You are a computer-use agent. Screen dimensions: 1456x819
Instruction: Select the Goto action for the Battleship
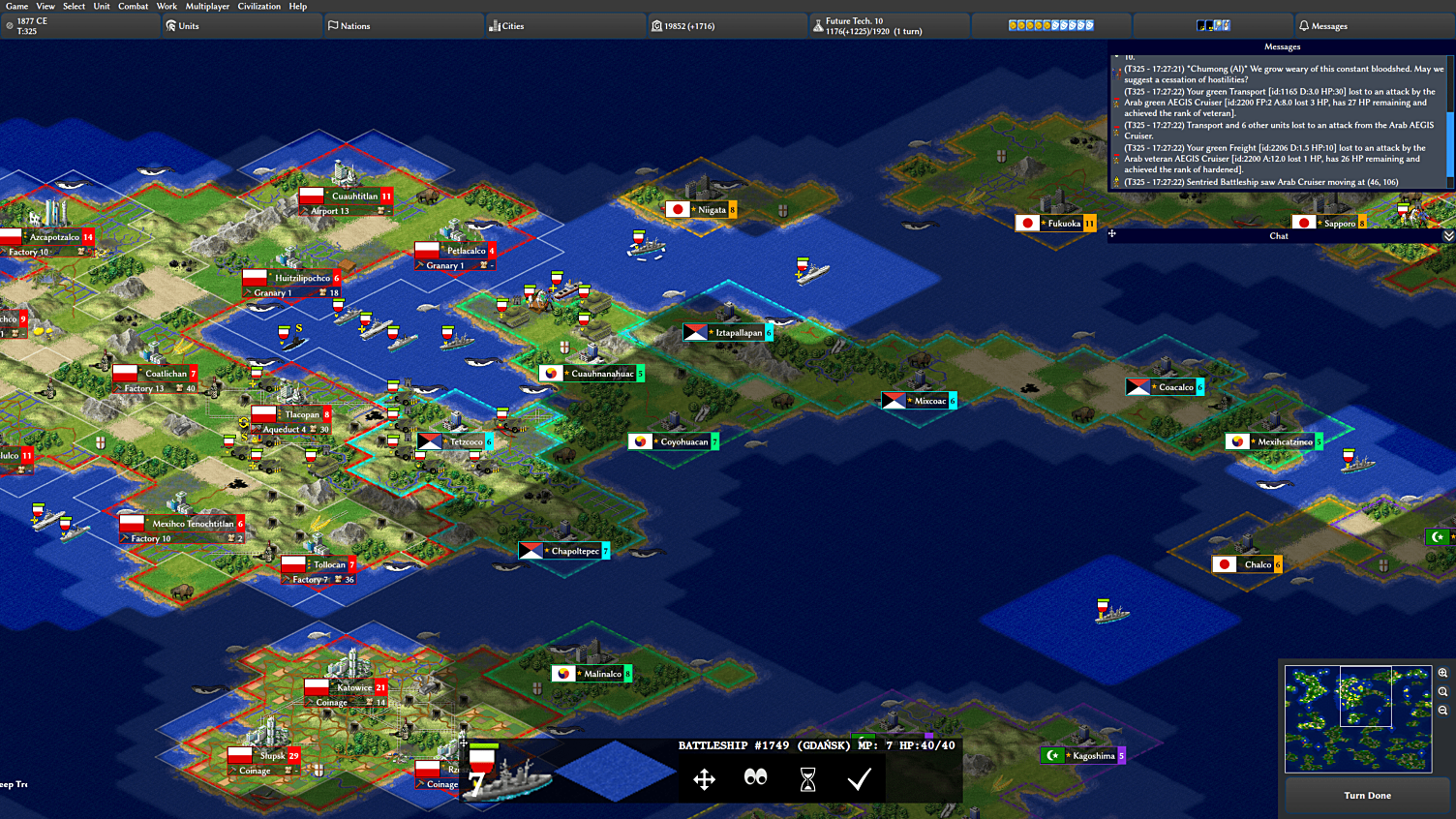click(704, 779)
